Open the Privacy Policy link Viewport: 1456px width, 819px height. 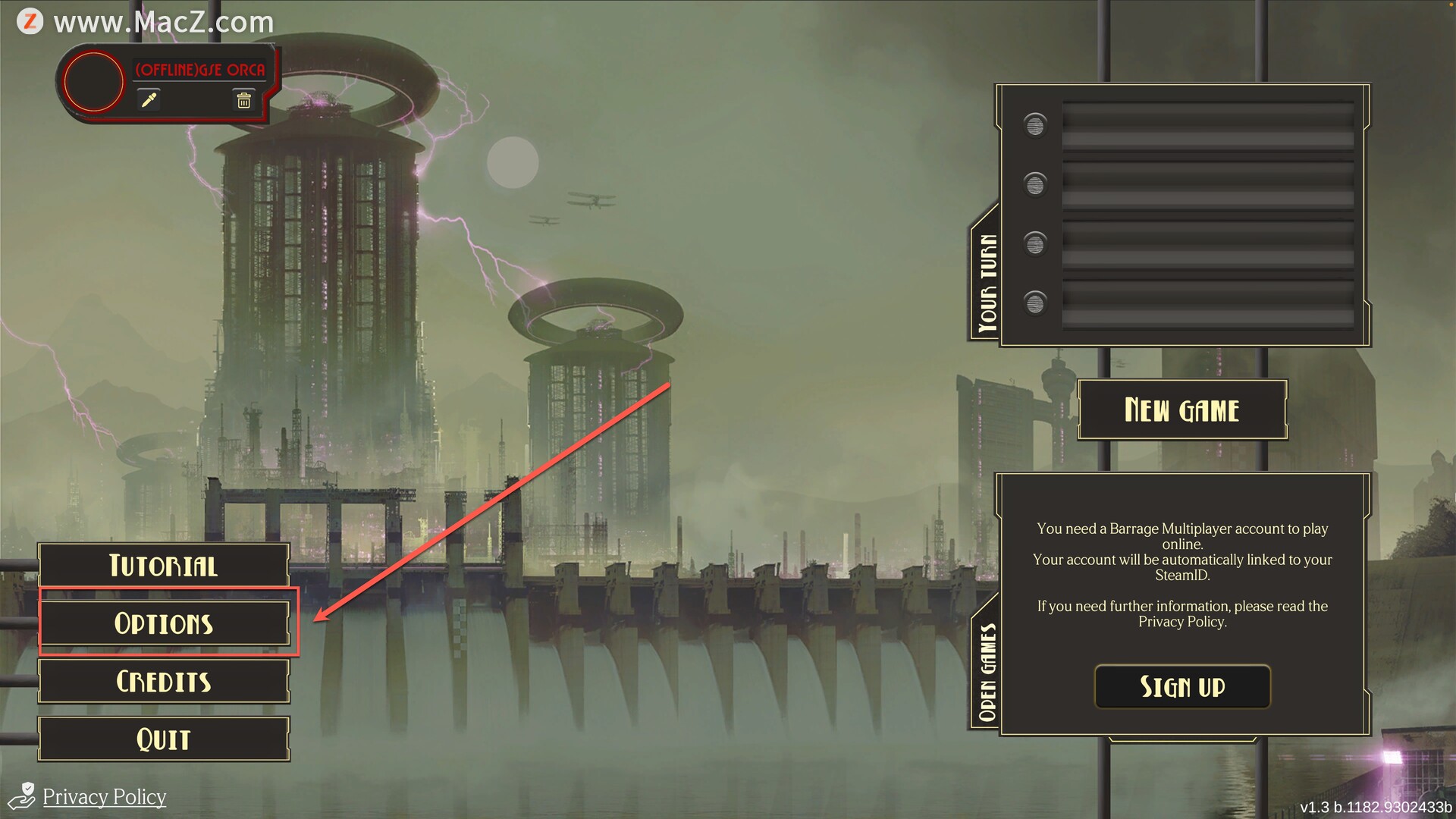pyautogui.click(x=104, y=797)
